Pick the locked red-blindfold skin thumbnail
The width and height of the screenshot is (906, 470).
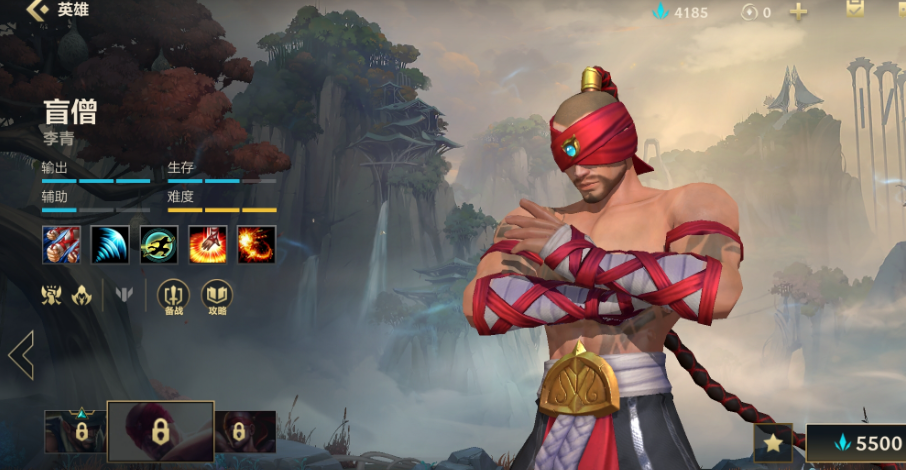pyautogui.click(x=245, y=431)
